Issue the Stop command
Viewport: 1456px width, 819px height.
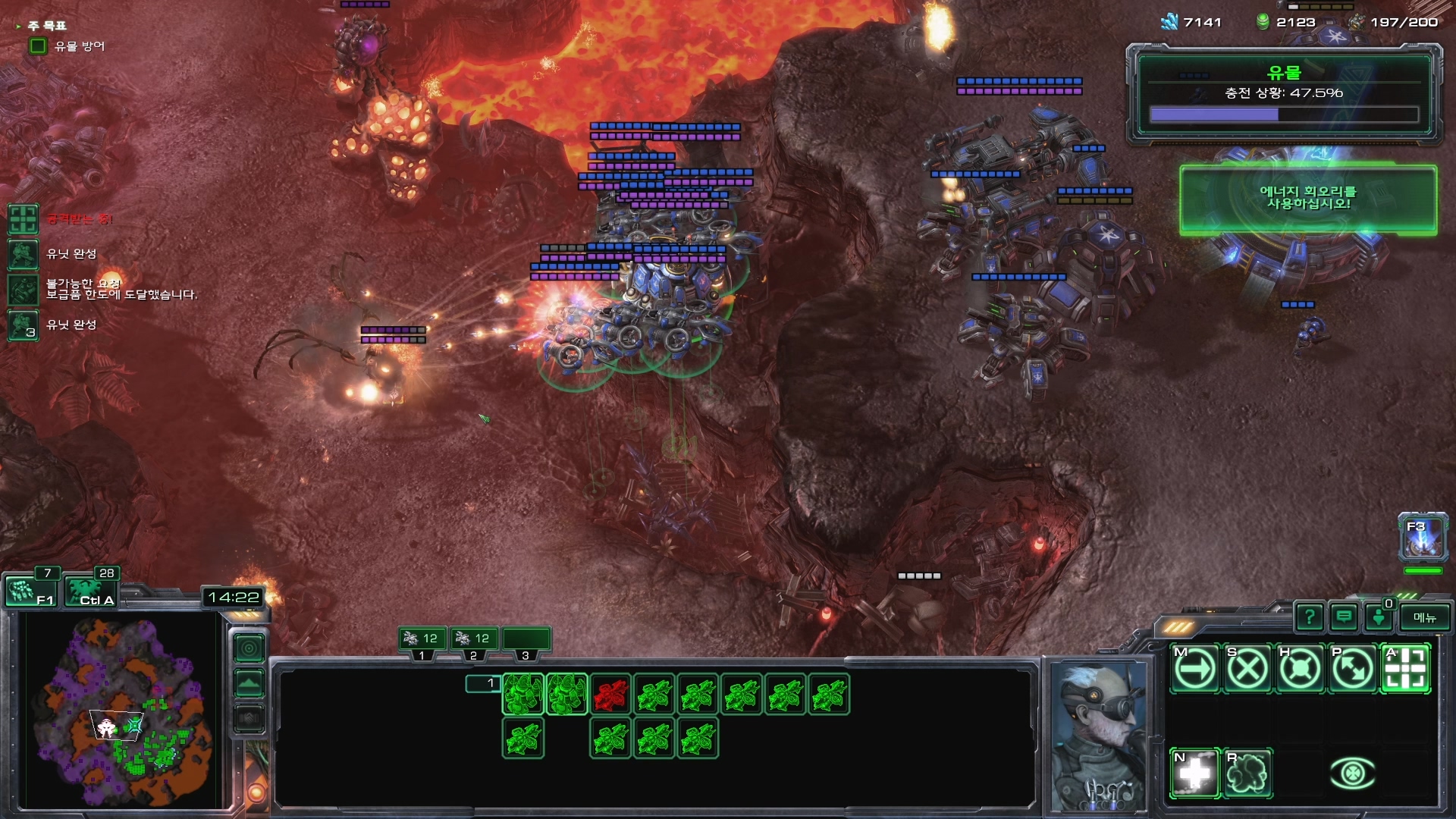(1247, 669)
